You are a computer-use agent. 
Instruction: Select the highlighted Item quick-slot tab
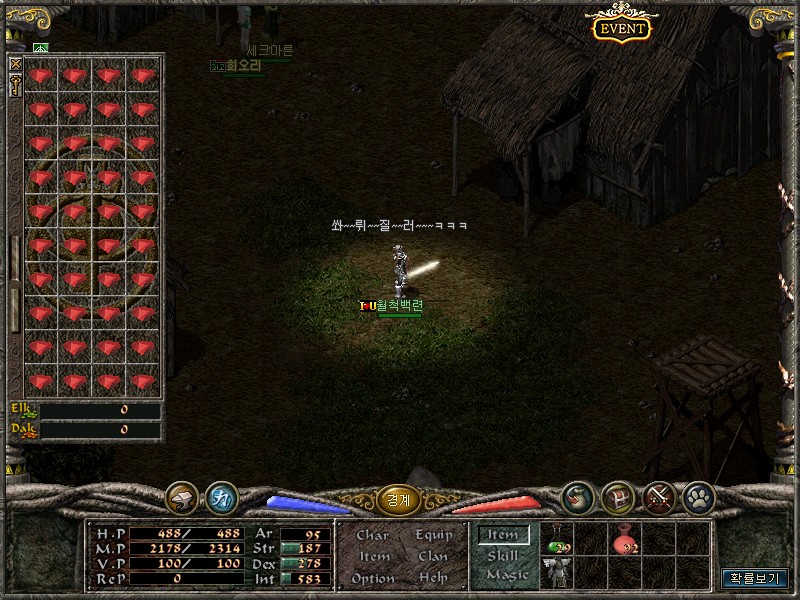coord(502,536)
